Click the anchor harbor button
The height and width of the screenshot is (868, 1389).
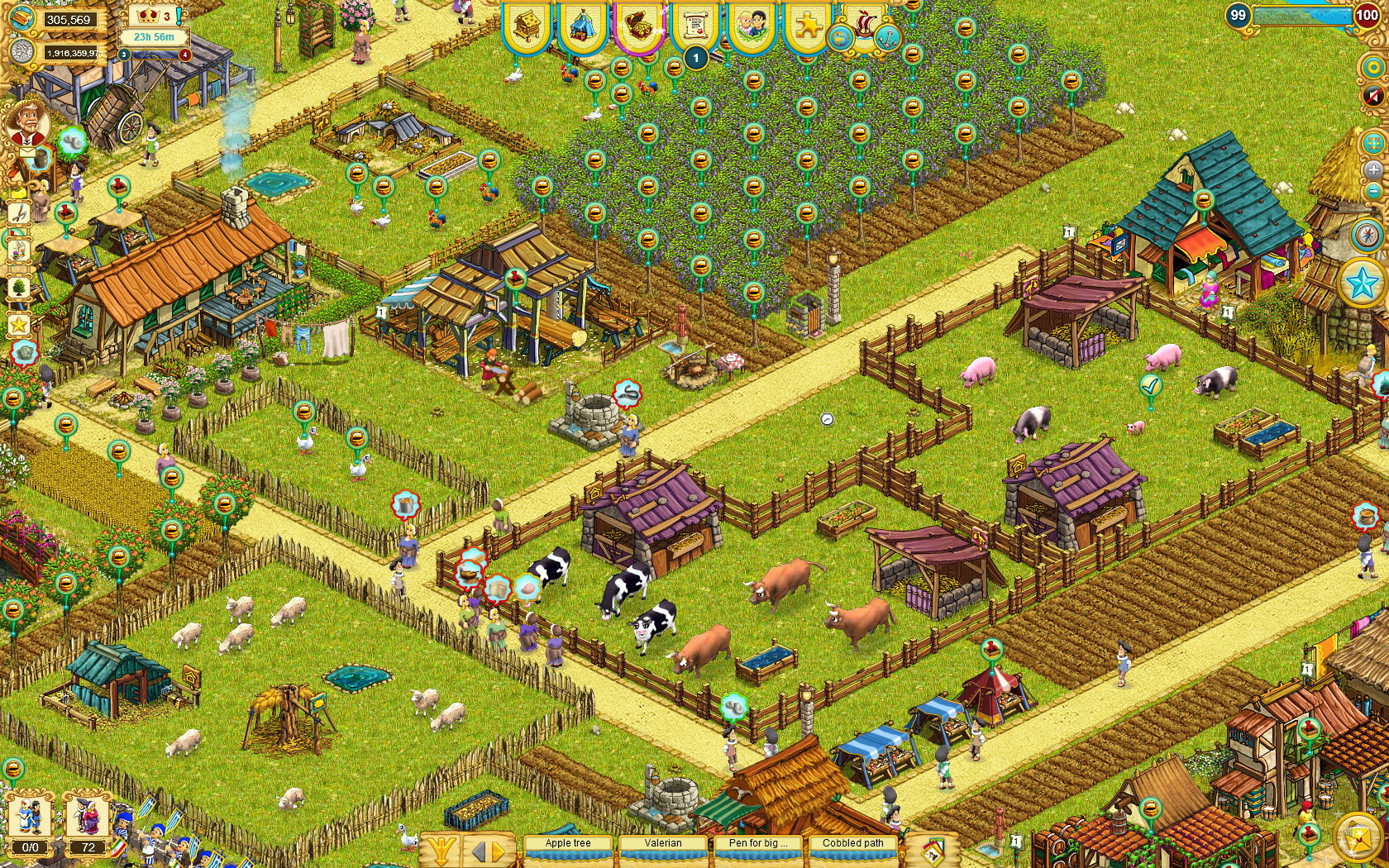click(886, 37)
